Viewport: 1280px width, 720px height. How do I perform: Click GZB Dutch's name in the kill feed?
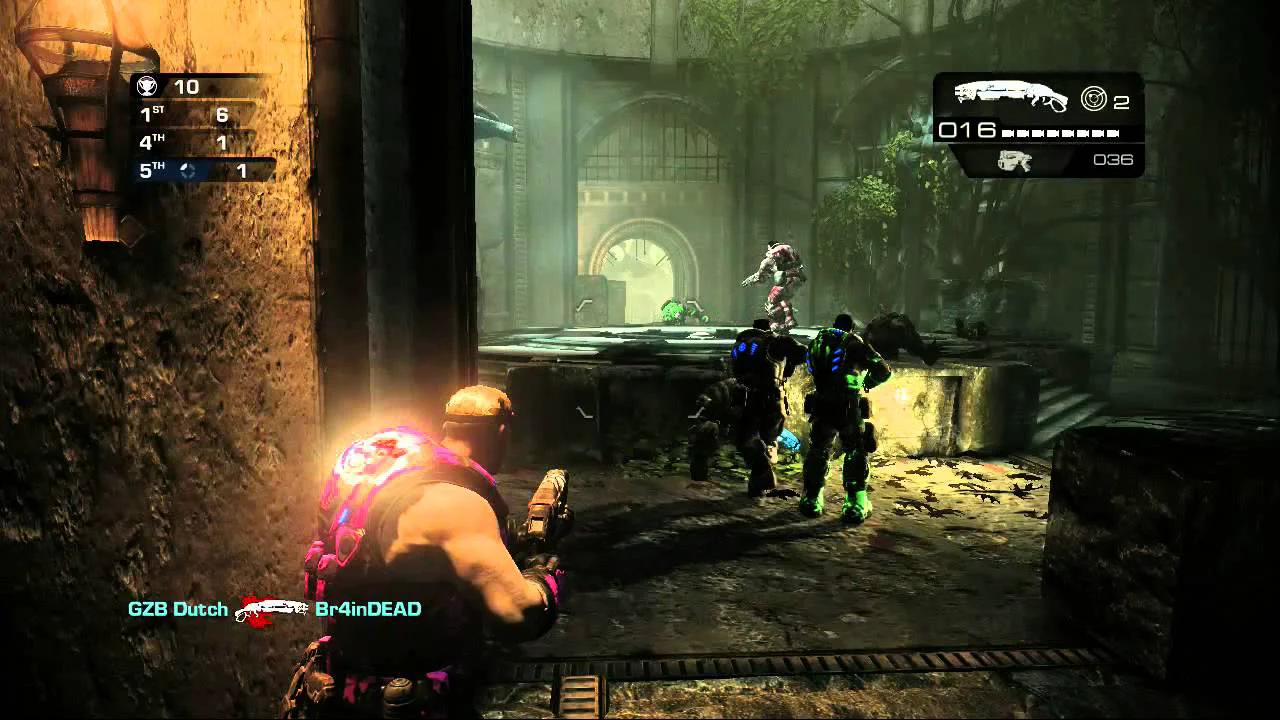click(177, 609)
